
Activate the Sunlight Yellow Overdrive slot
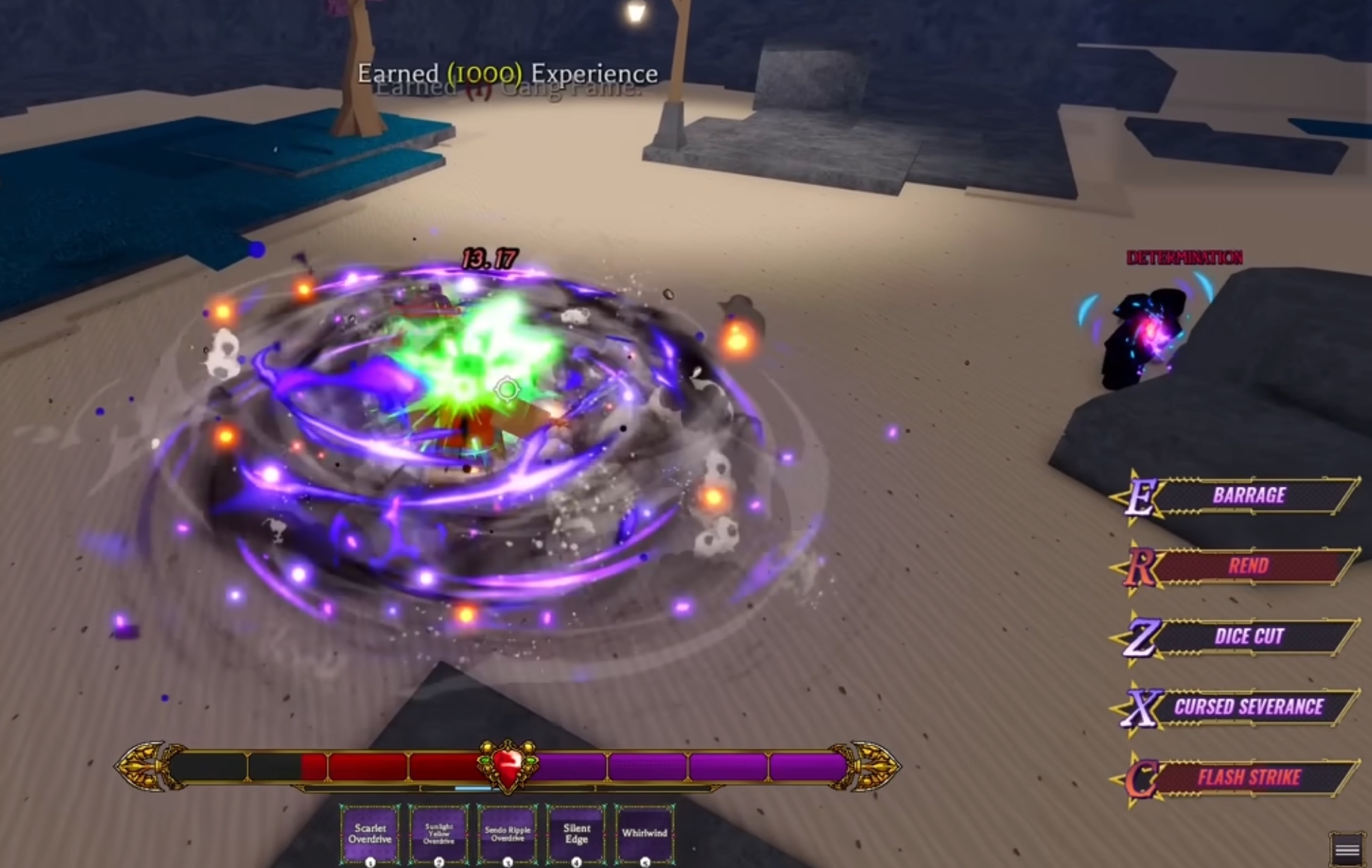(x=440, y=836)
